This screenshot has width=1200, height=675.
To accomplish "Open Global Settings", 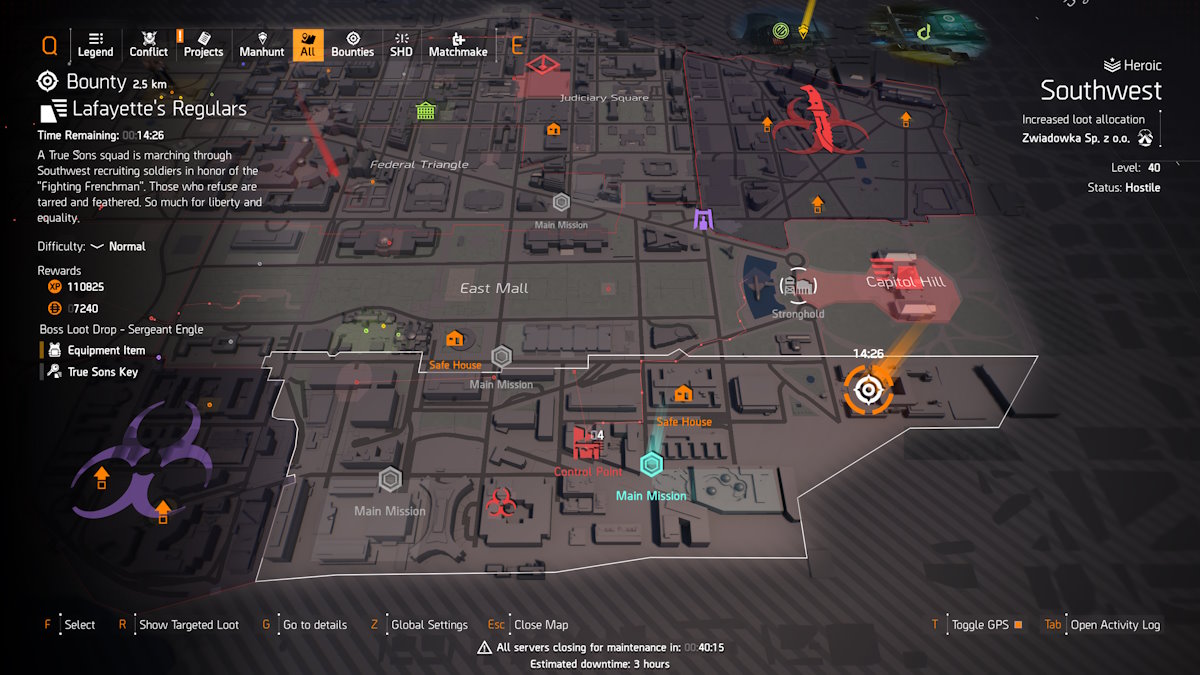I will coord(428,625).
